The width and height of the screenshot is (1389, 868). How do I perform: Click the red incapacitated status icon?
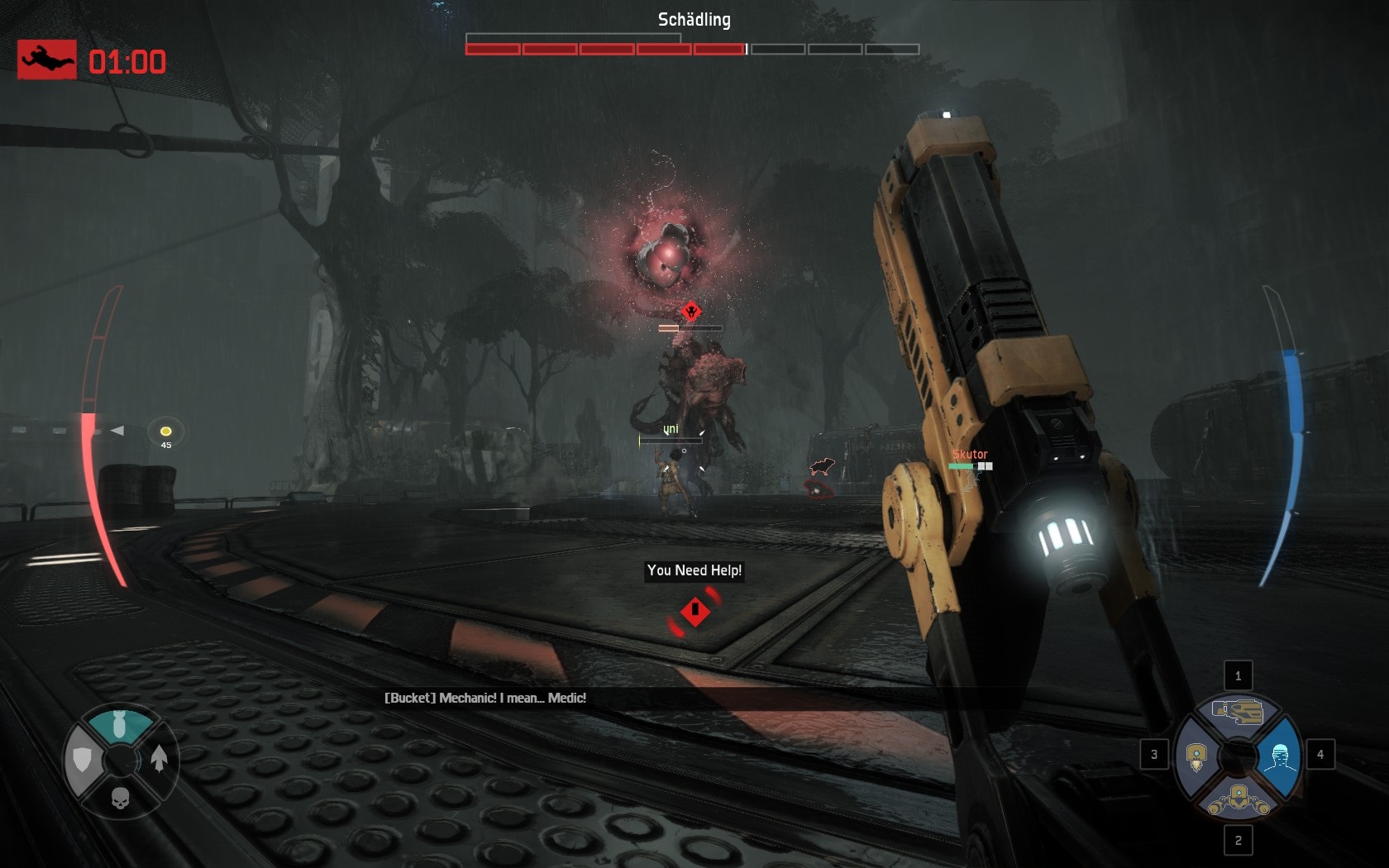point(47,60)
